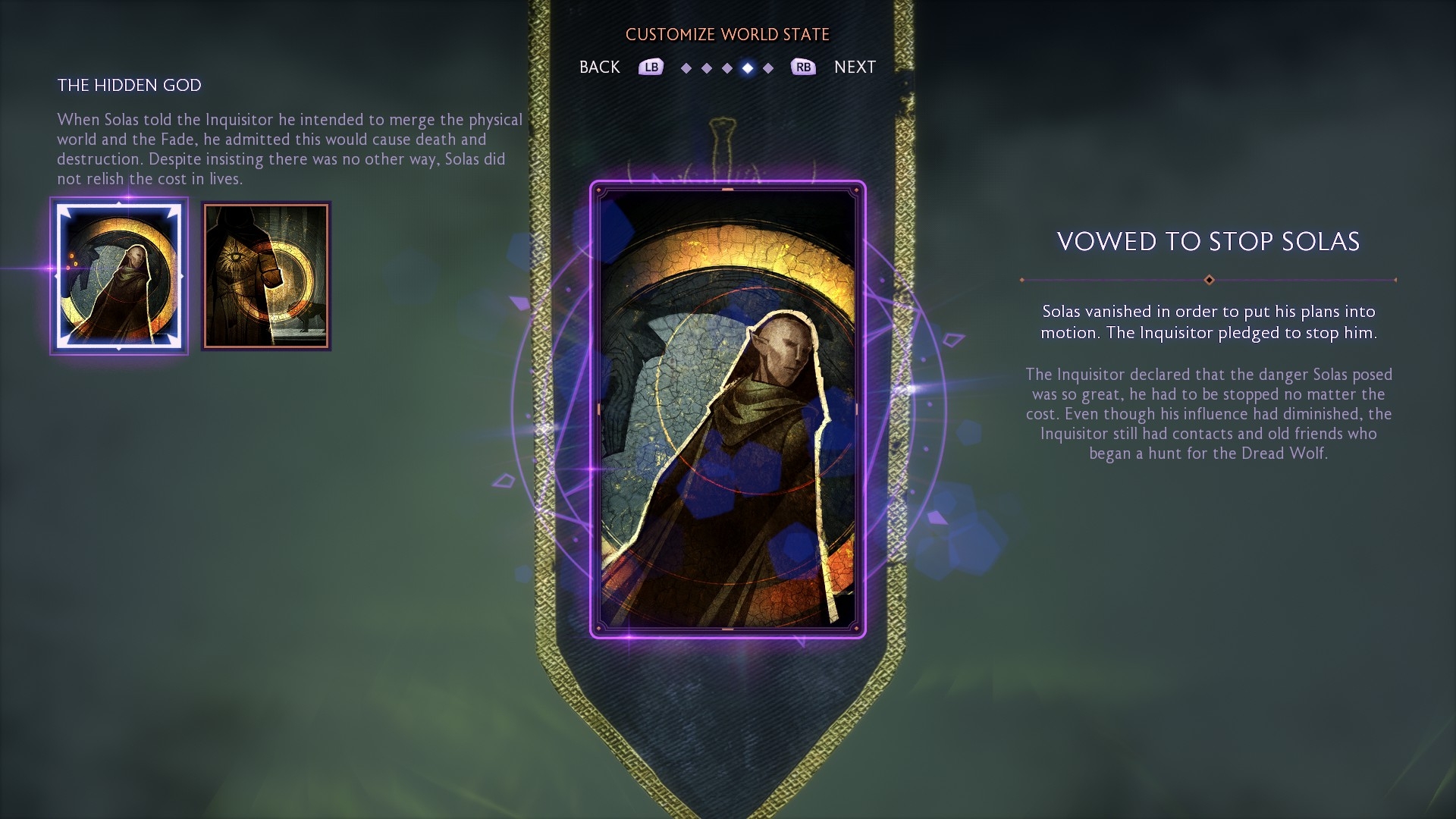Screen dimensions: 1456x819
Task: Select the fifth diamond page indicator
Action: tap(768, 67)
